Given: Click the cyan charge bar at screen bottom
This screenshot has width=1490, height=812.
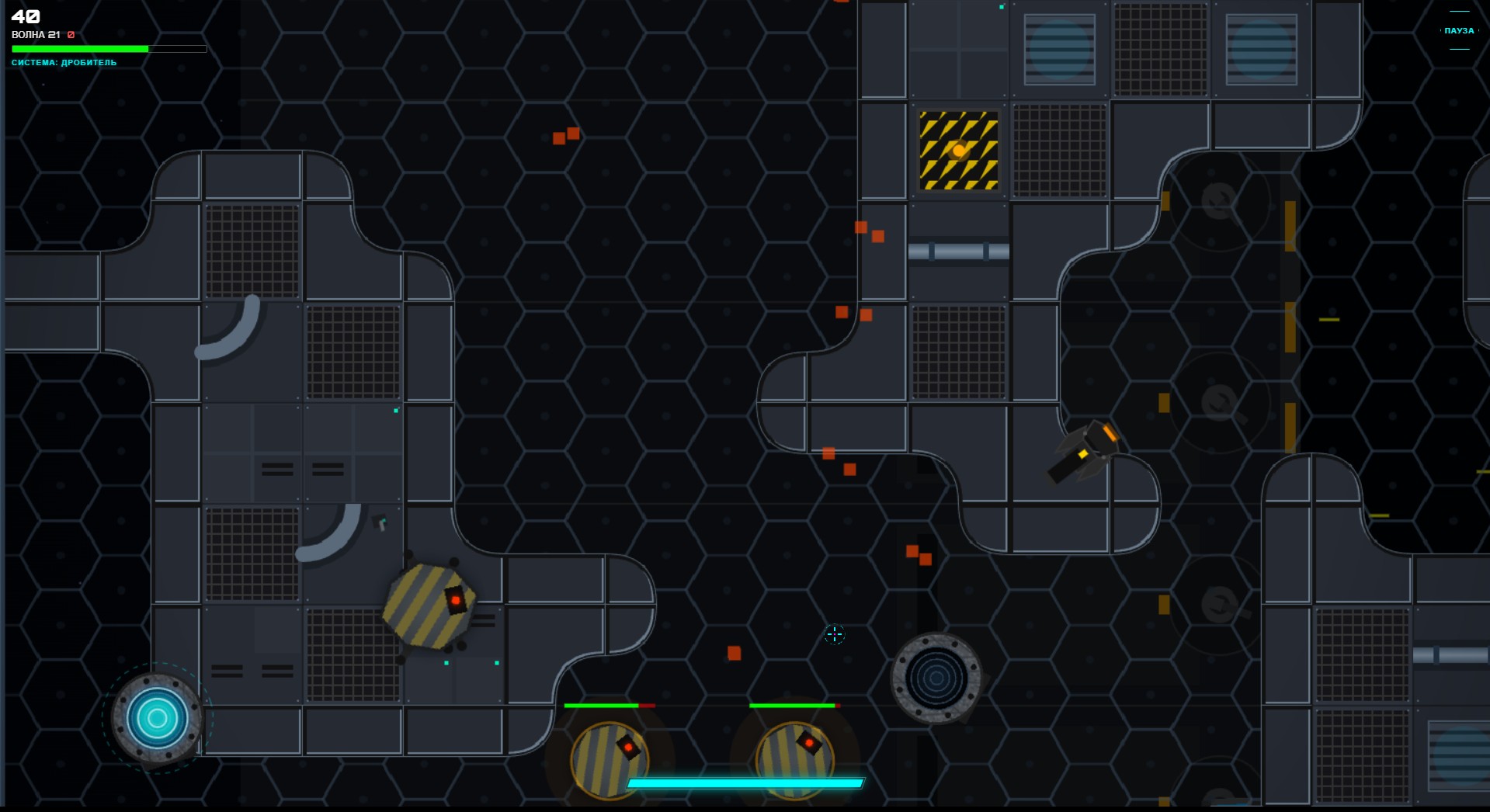Looking at the screenshot, I should click(x=745, y=783).
